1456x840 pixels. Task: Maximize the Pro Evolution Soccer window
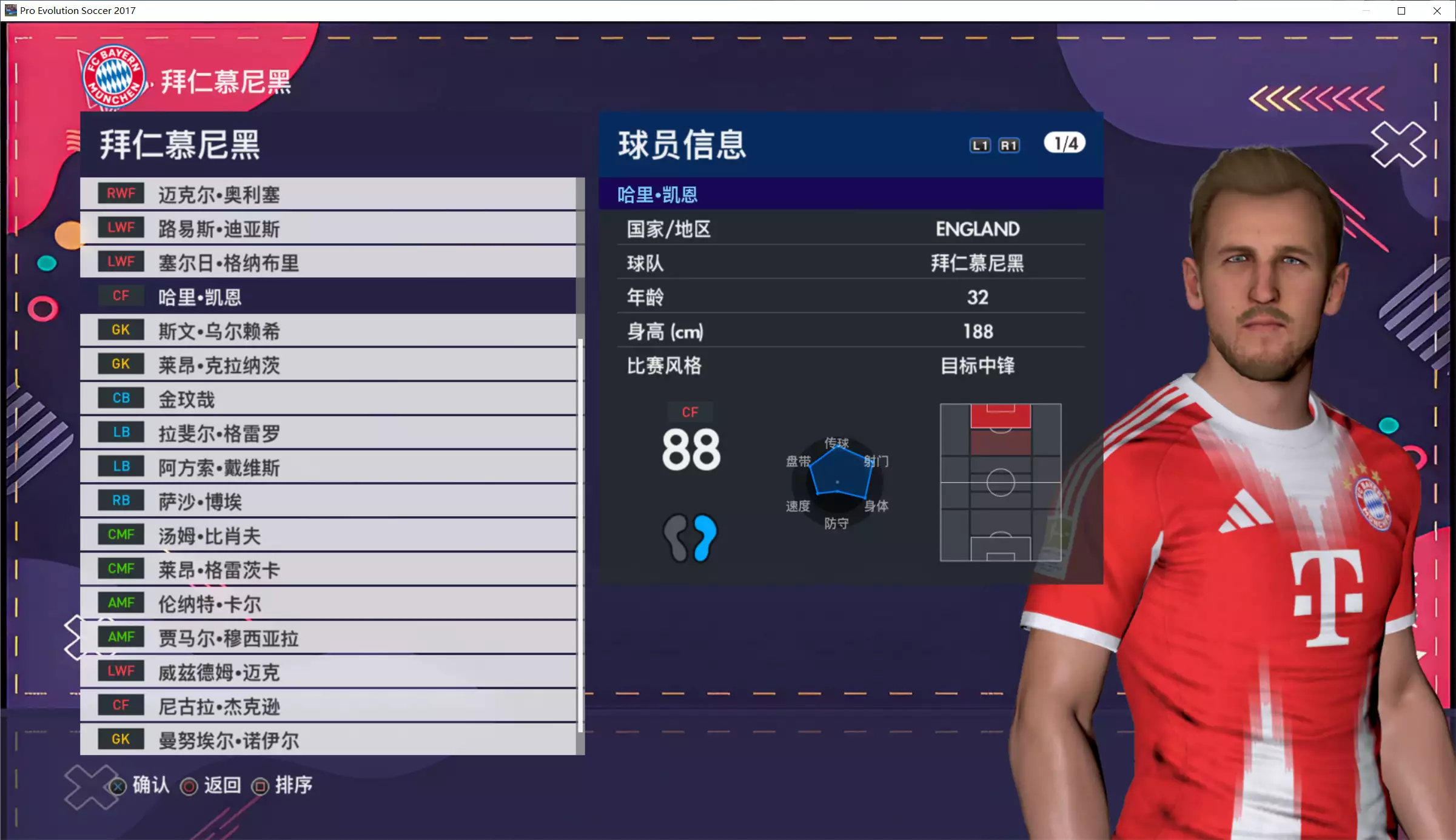click(x=1401, y=11)
